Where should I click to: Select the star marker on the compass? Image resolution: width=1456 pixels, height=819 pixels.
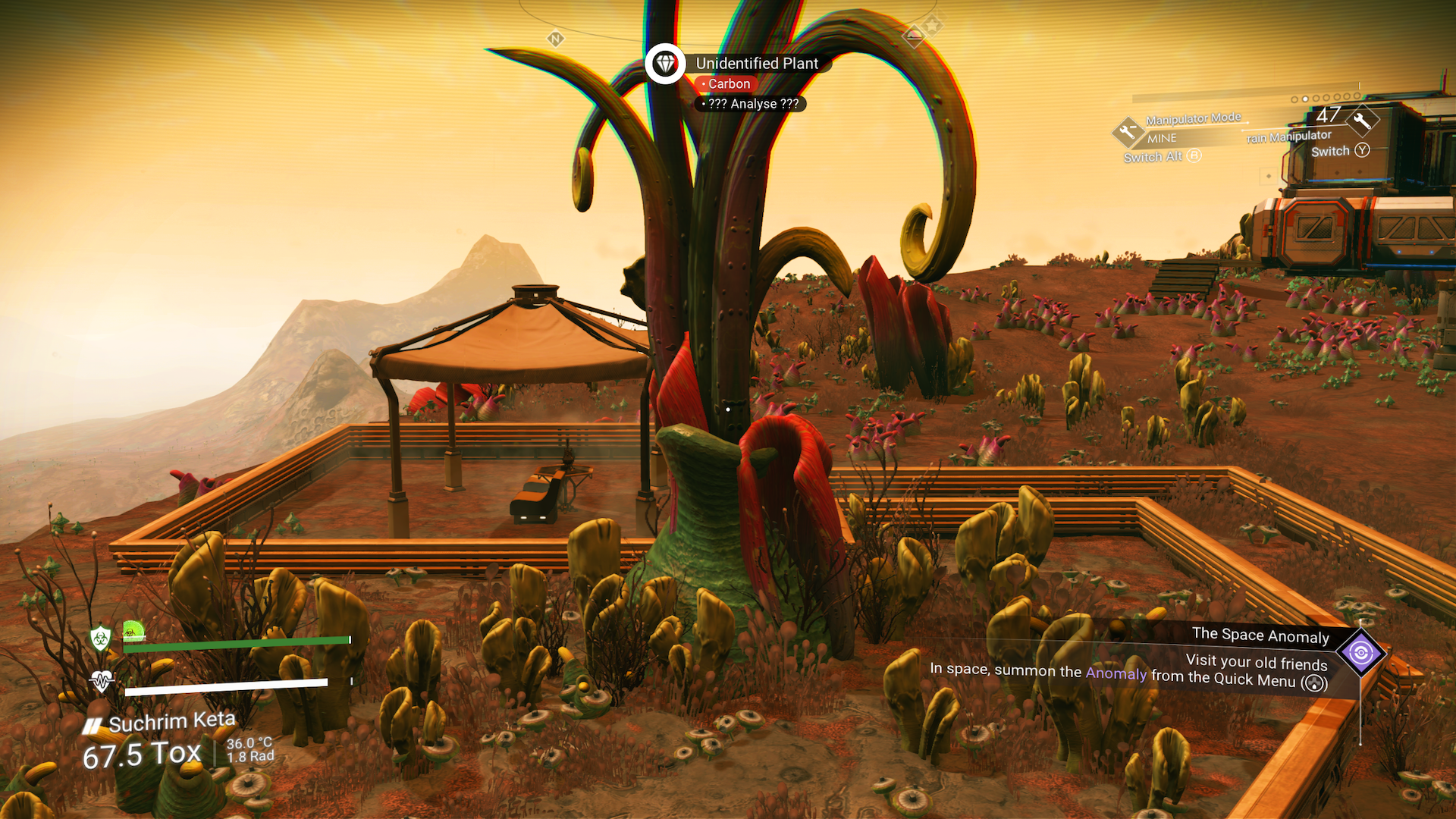pos(930,24)
